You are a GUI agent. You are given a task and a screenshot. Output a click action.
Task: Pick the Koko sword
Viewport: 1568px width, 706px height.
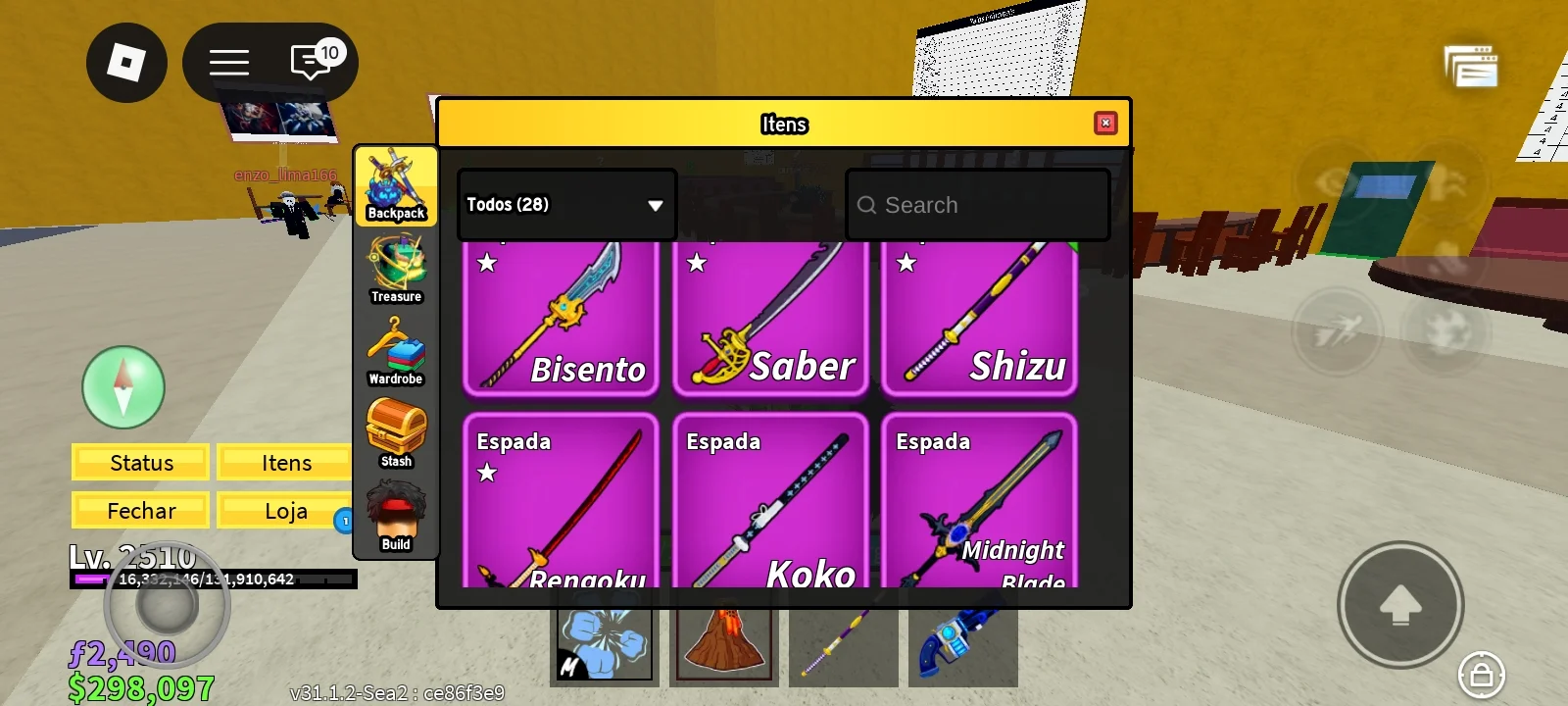point(770,502)
